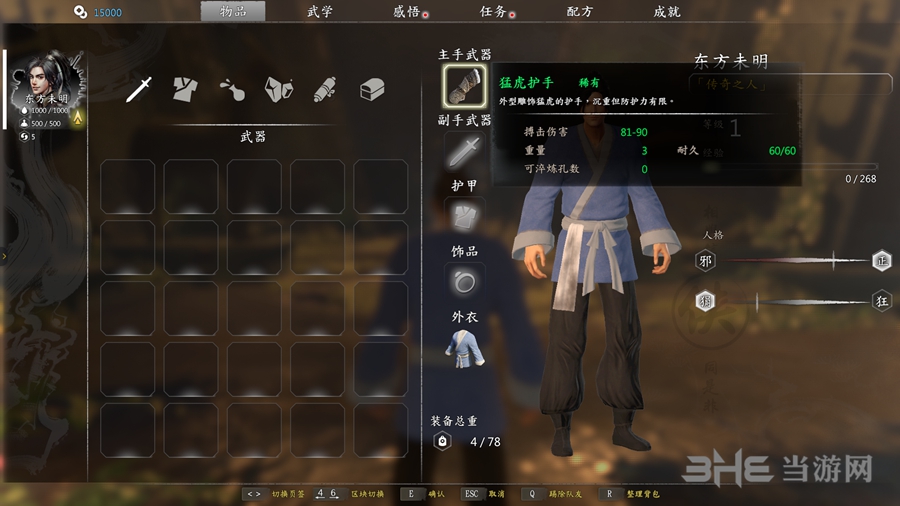Click the 护甲 armor equipment slot
Image resolution: width=900 pixels, height=506 pixels.
tap(464, 215)
